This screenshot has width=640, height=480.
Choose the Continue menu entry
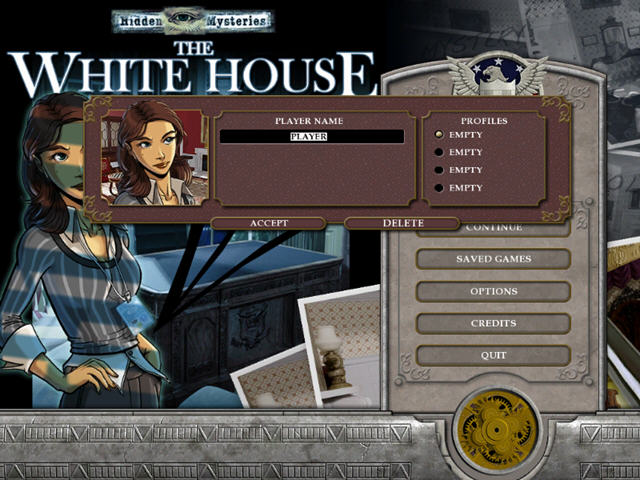tap(493, 230)
